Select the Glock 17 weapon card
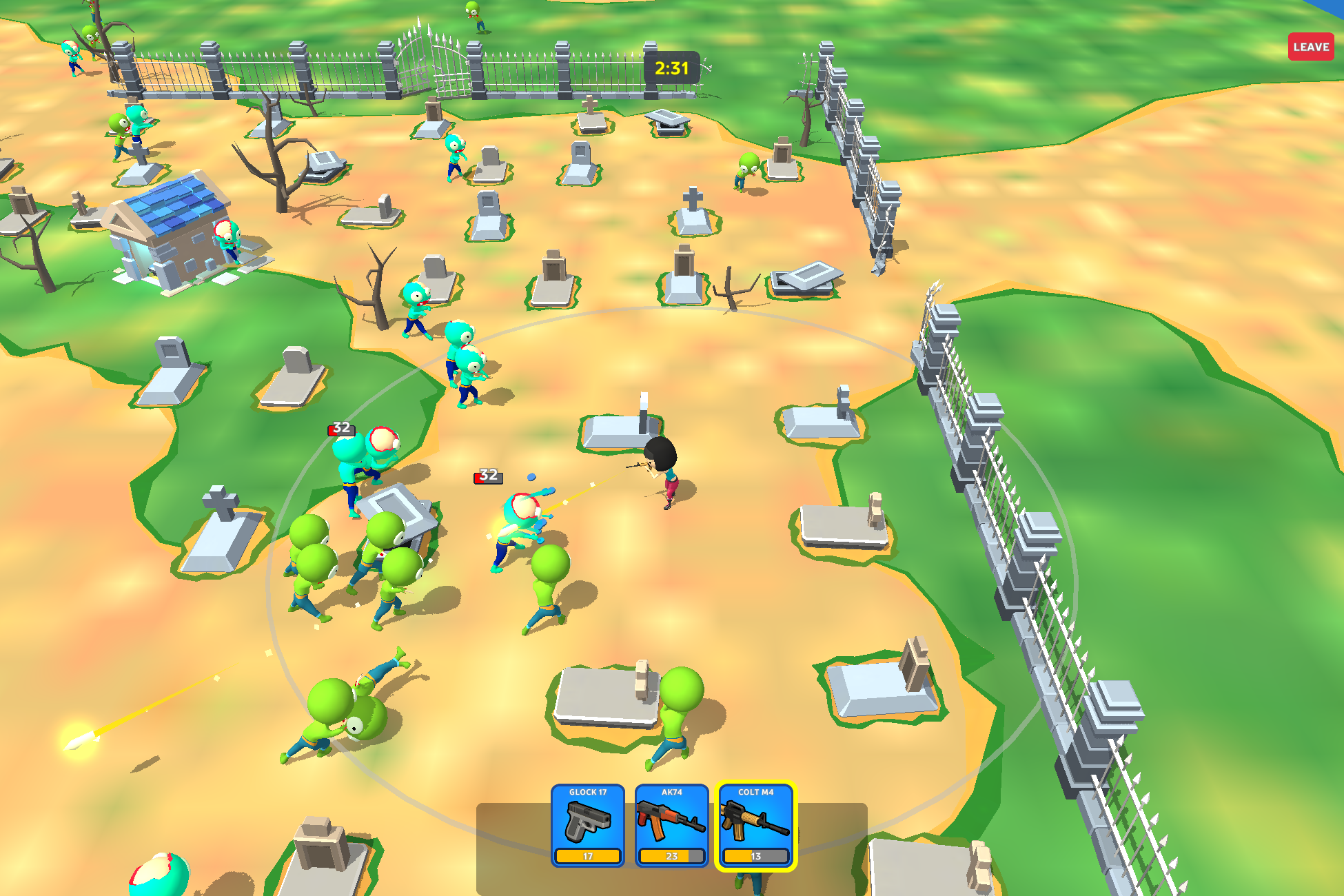The width and height of the screenshot is (1344, 896). [x=589, y=826]
